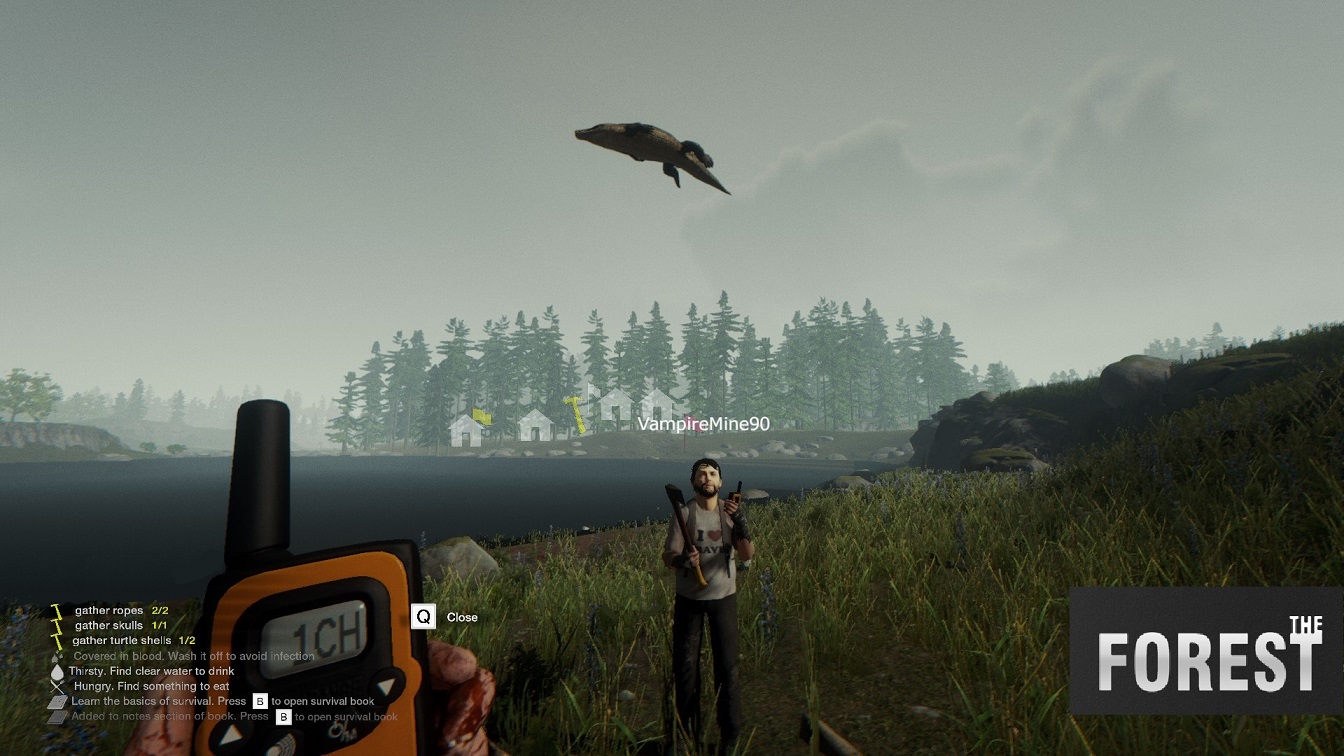Screen dimensions: 1344x756
Task: Click The Forest logo watermark
Action: 1206,651
